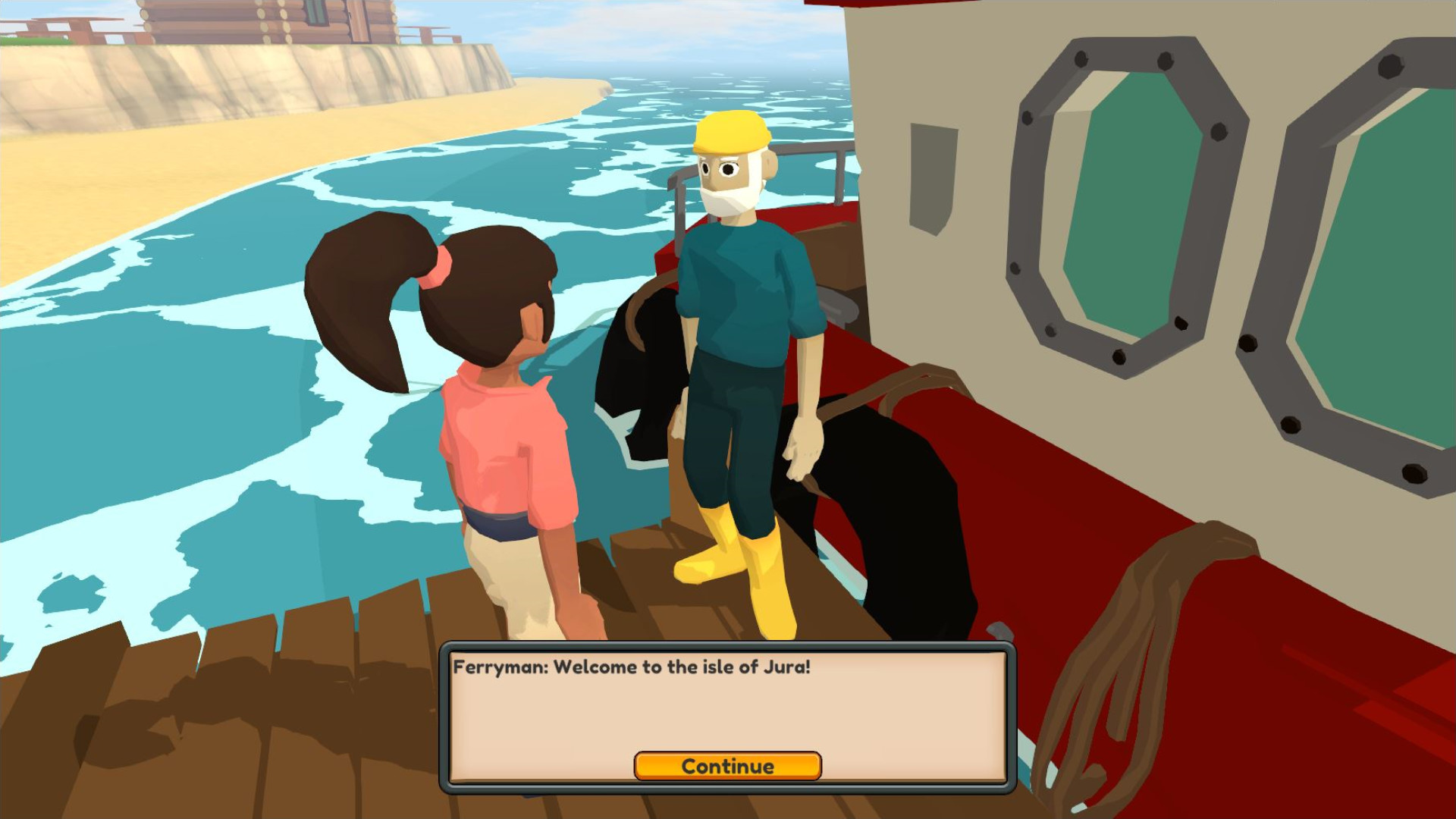Click the Ferryman's yellow cap

tap(733, 136)
